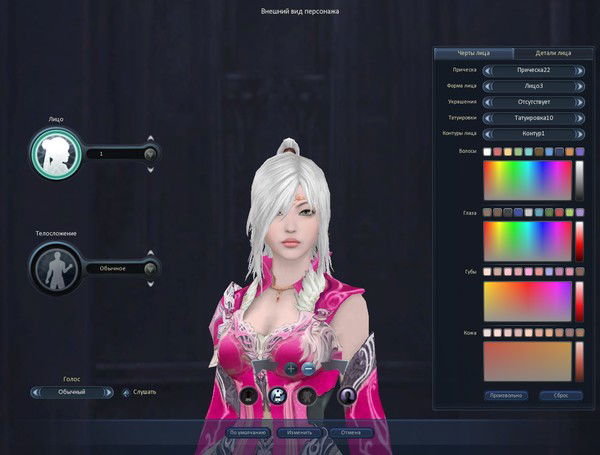
Task: Pick a color in hair palette gradient
Action: pos(527,180)
